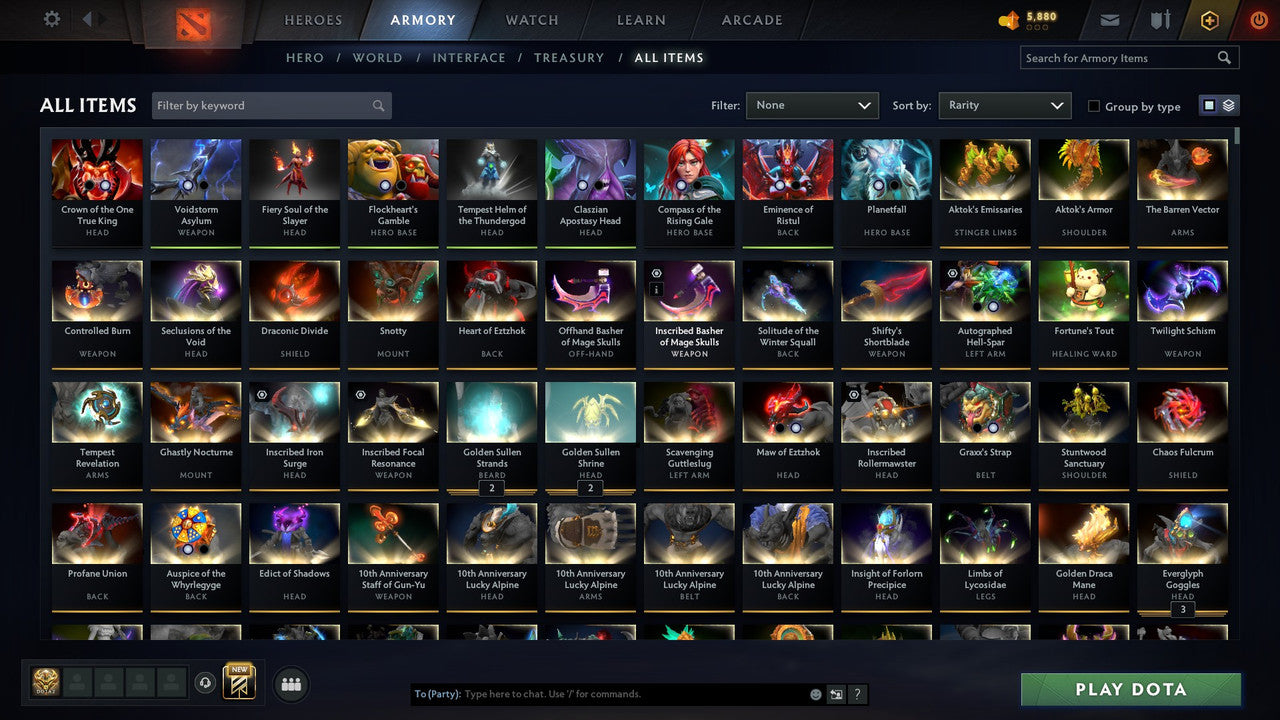This screenshot has width=1280, height=720.
Task: Switch to the WATCH tab
Action: pyautogui.click(x=531, y=19)
